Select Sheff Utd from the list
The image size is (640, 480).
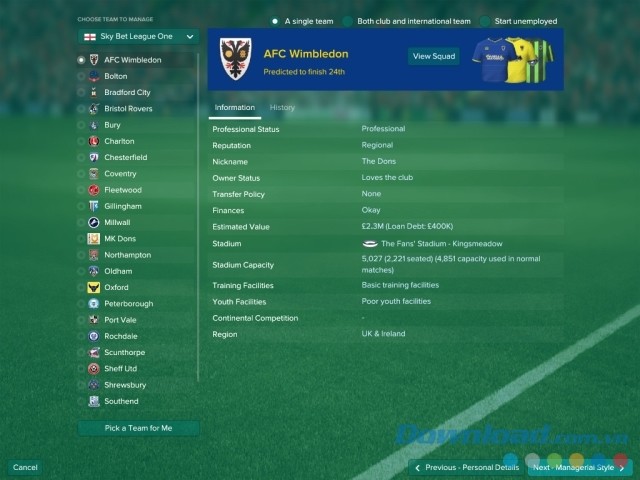click(x=120, y=369)
